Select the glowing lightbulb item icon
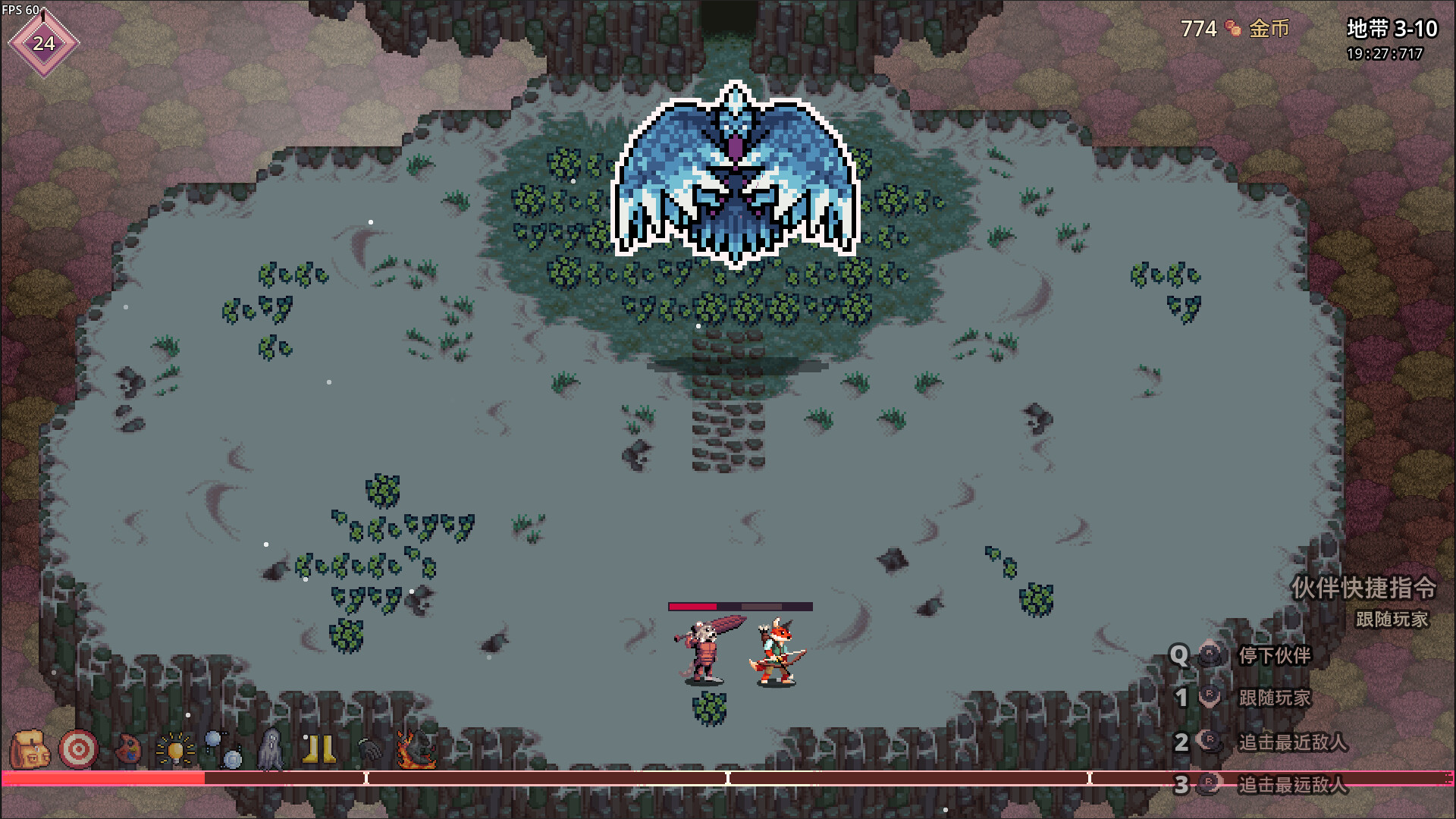 [x=175, y=749]
